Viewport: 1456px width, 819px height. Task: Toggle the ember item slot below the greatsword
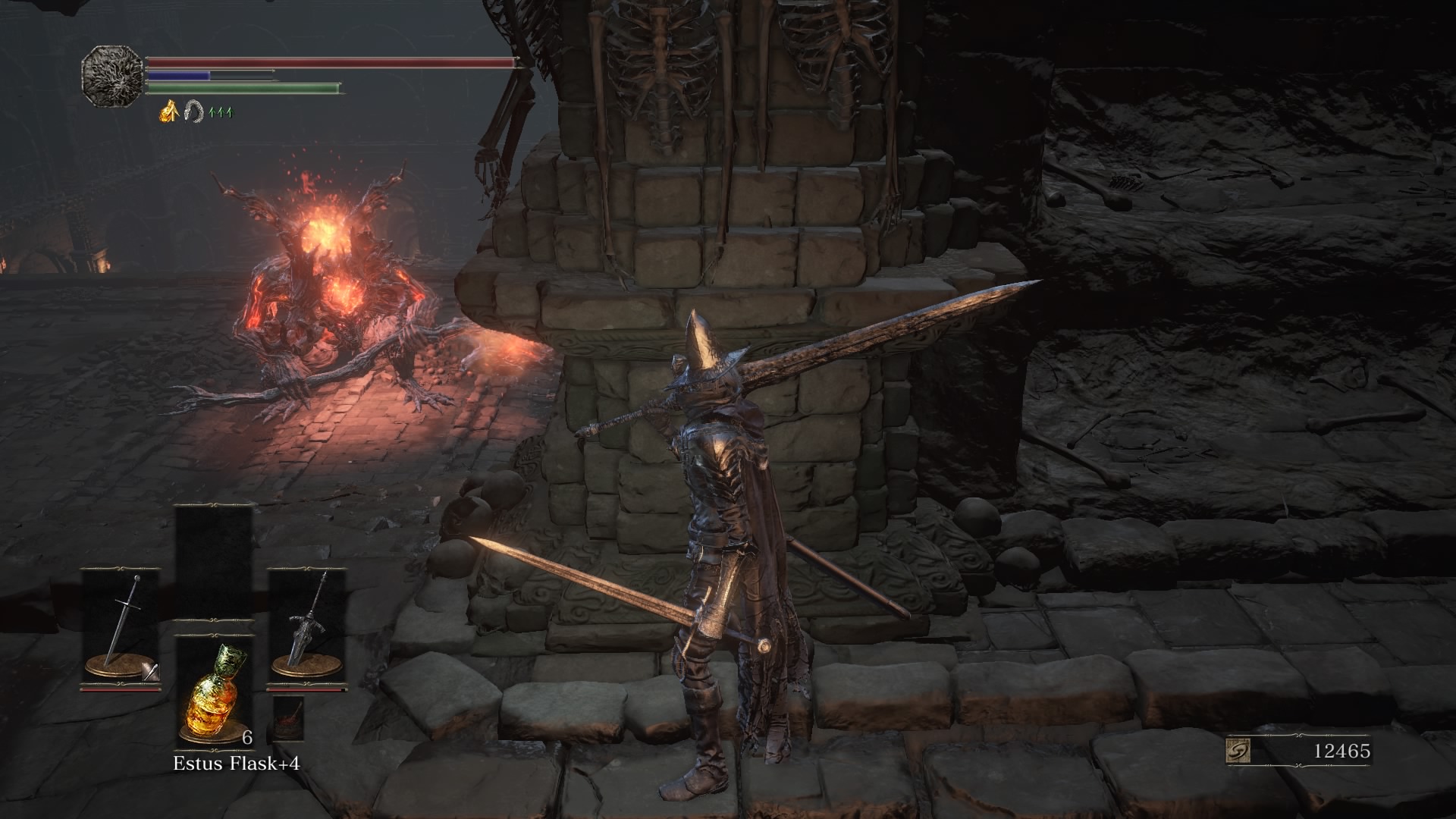pos(290,719)
